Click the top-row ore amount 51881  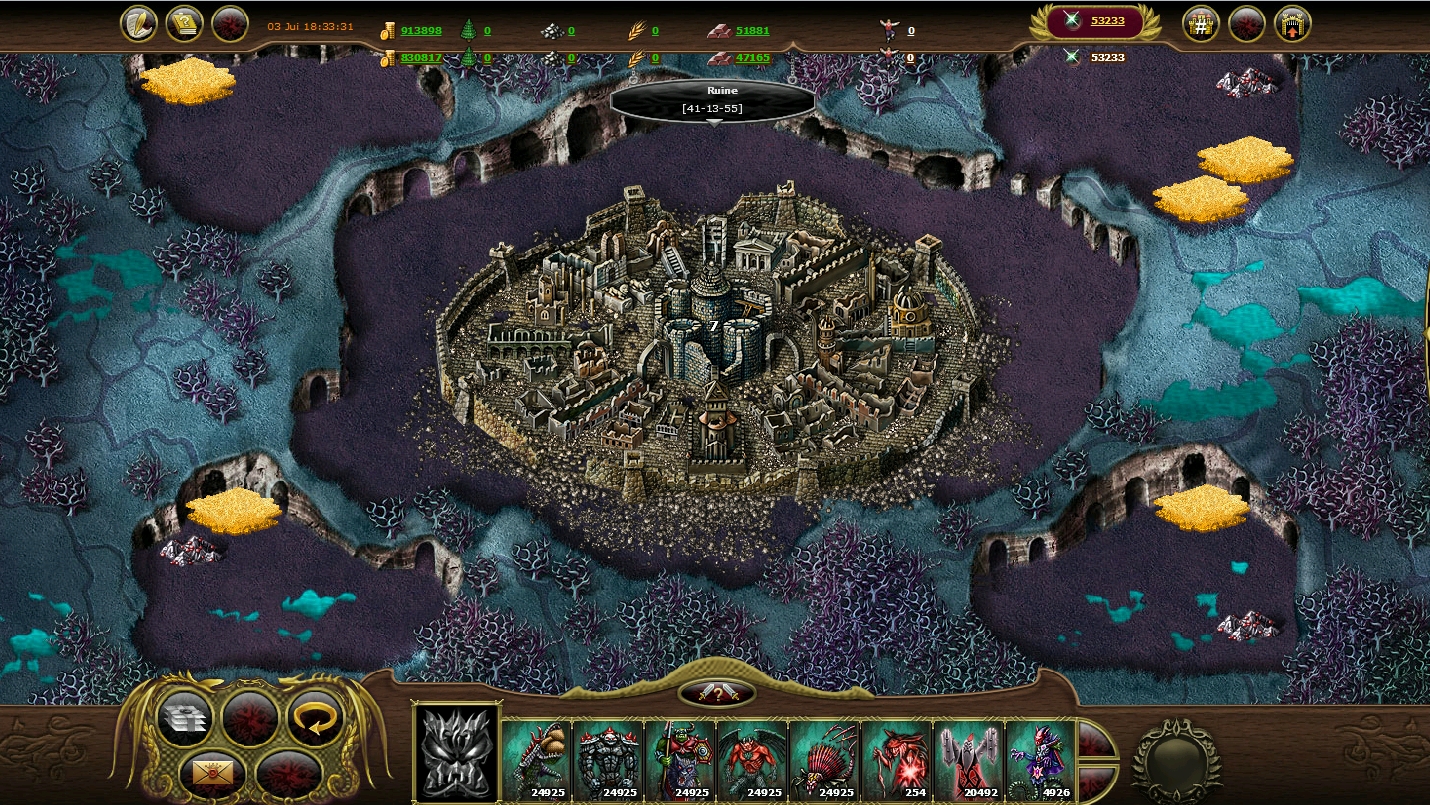click(752, 31)
